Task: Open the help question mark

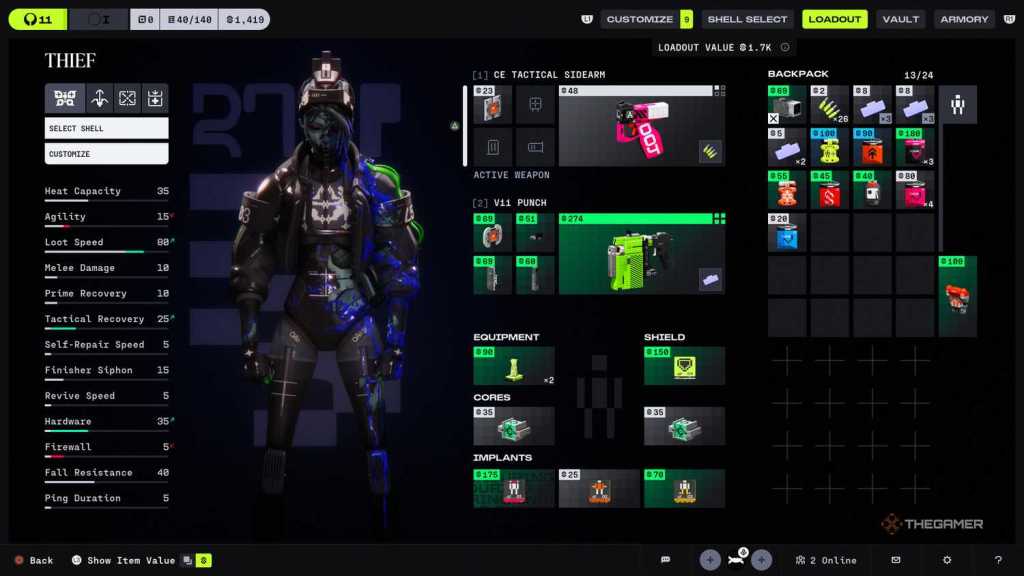Action: click(997, 560)
